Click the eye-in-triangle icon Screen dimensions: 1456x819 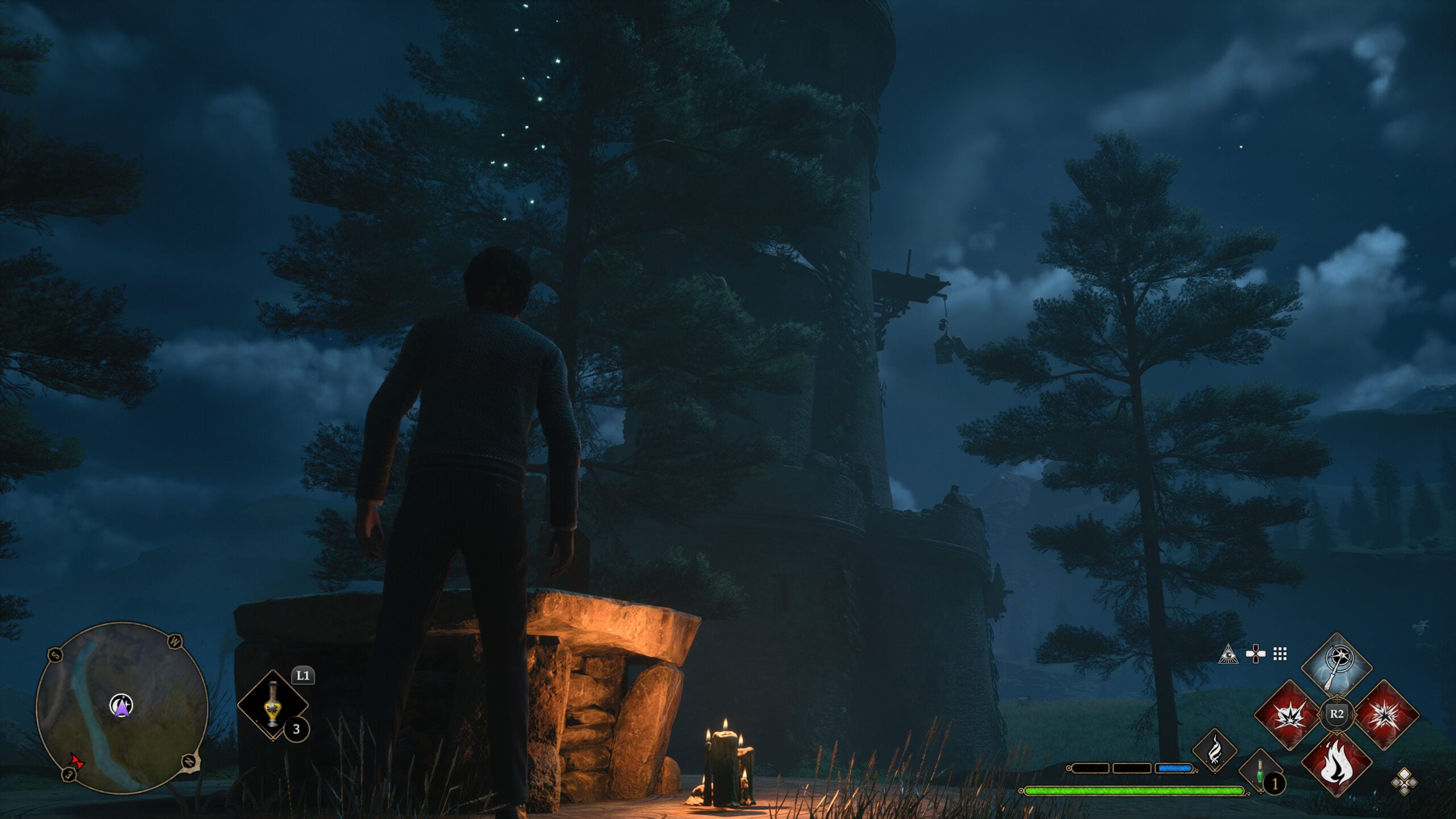click(1228, 654)
